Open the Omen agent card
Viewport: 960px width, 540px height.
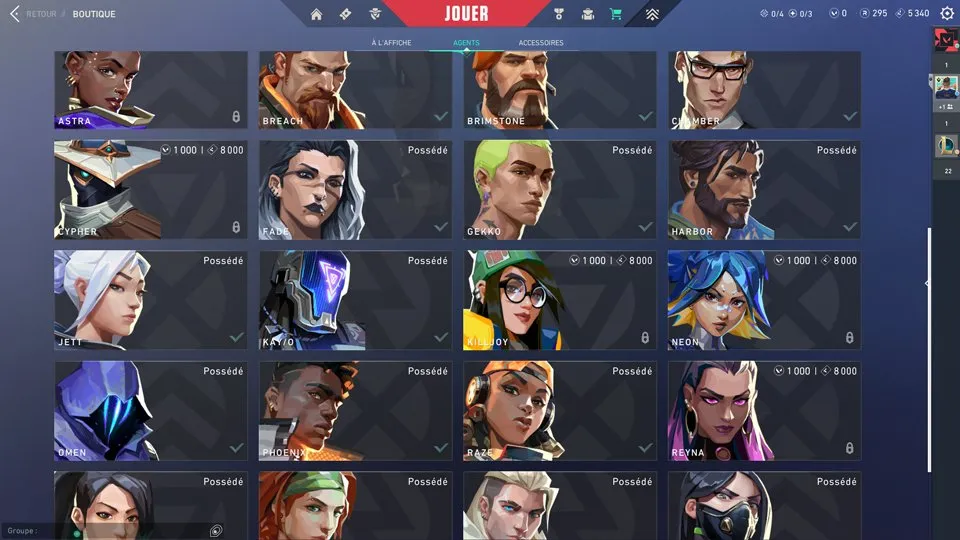[150, 411]
